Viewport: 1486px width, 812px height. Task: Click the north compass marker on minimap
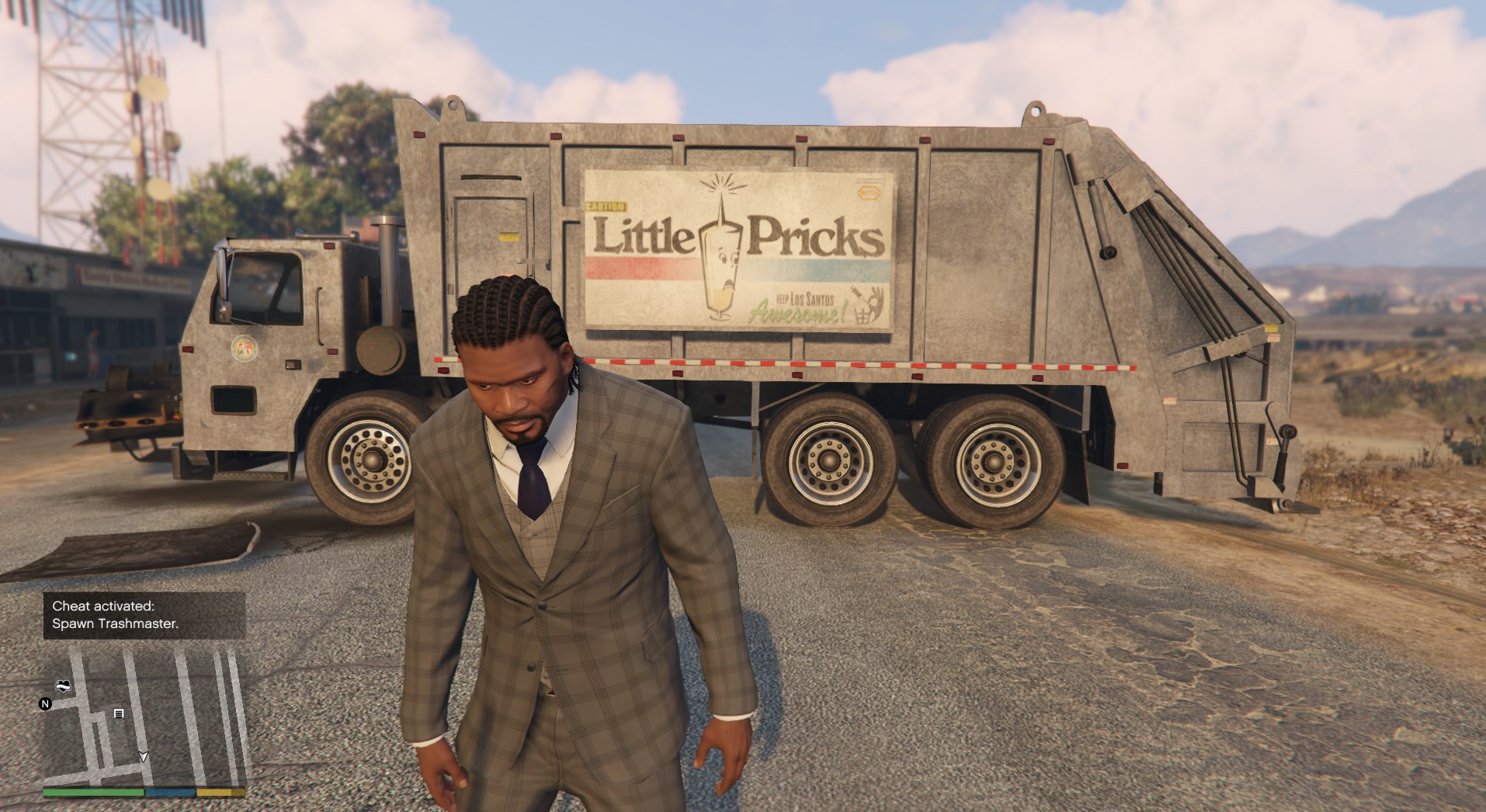pos(46,704)
